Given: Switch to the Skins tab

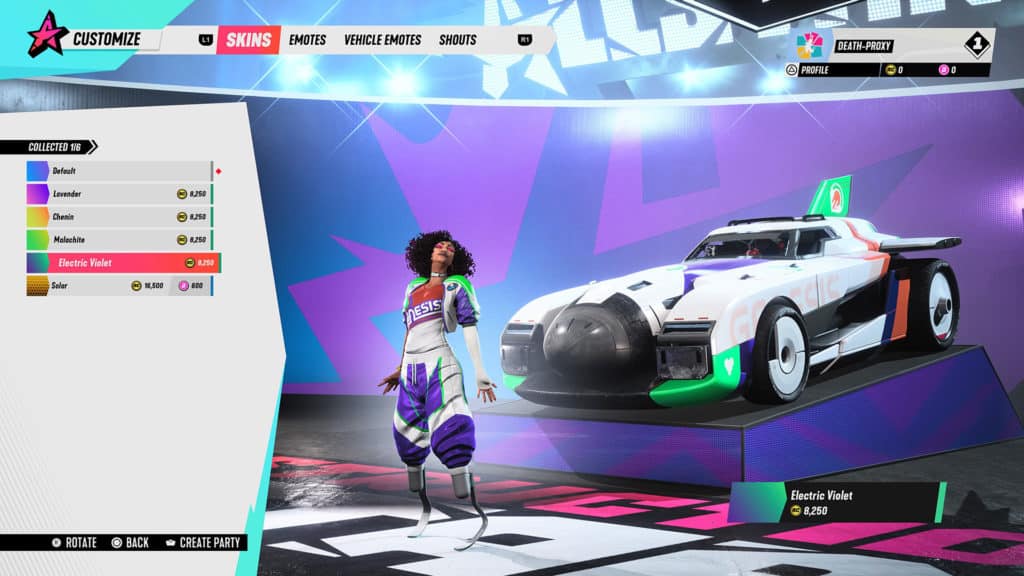Looking at the screenshot, I should point(248,40).
